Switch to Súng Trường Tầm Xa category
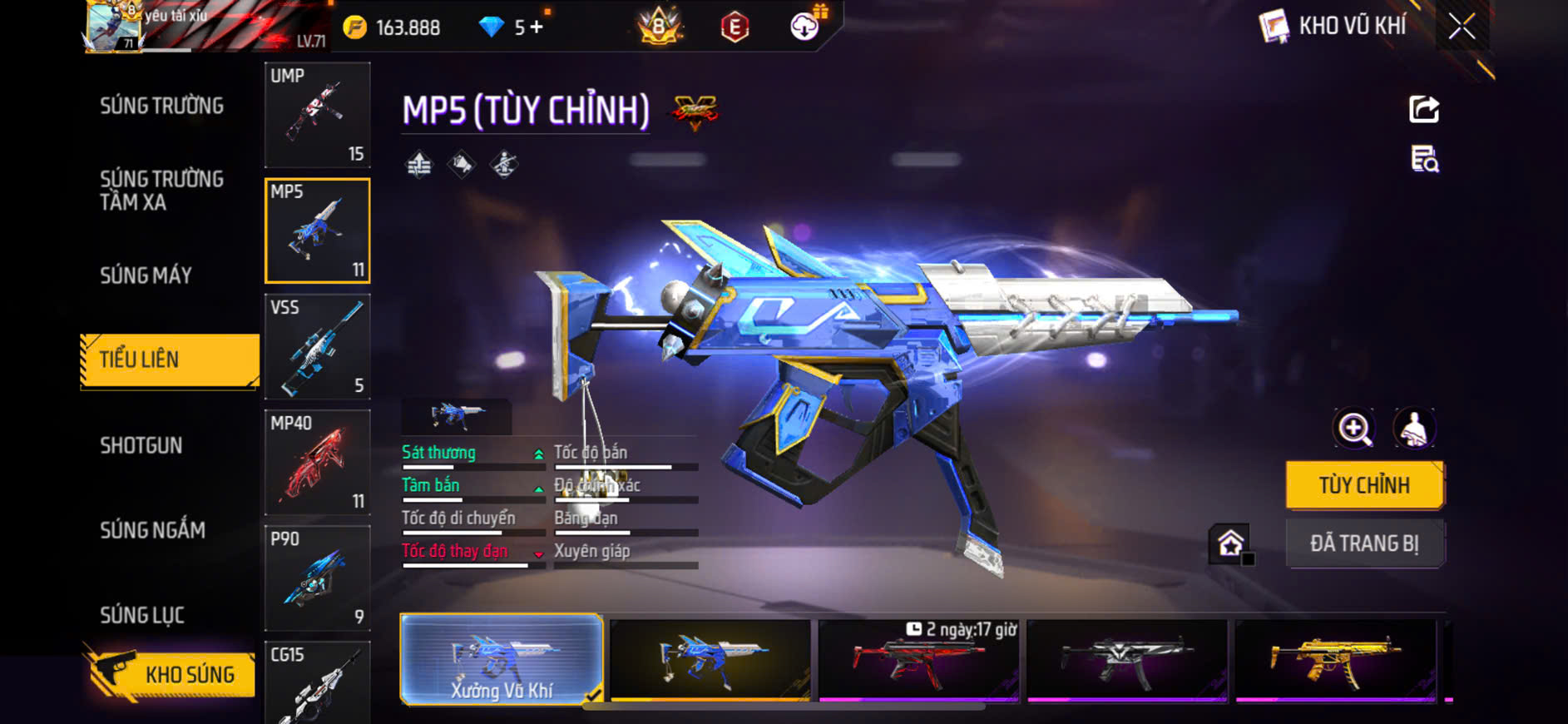 click(x=161, y=191)
